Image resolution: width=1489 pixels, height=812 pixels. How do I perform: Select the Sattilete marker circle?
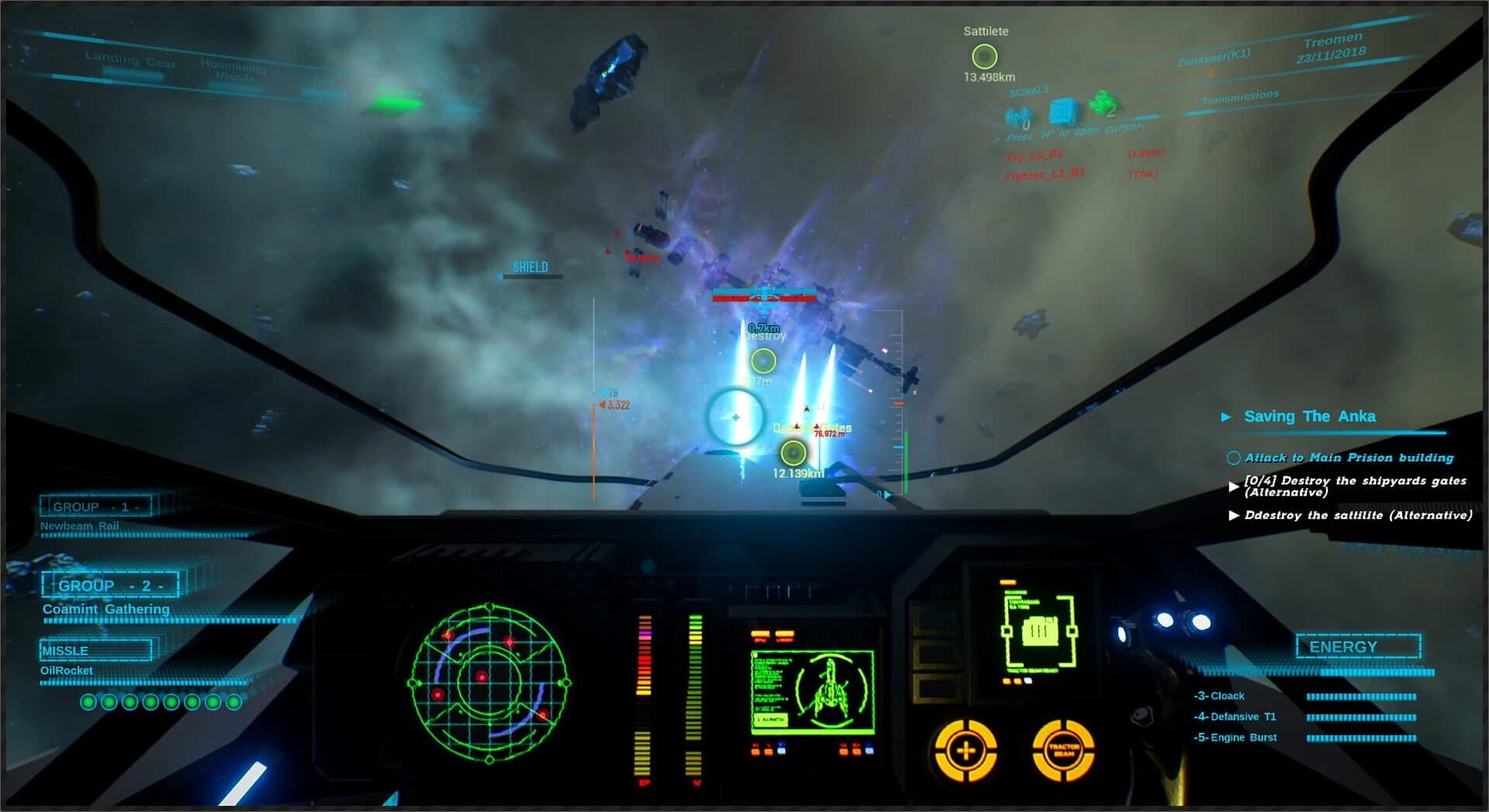[983, 55]
